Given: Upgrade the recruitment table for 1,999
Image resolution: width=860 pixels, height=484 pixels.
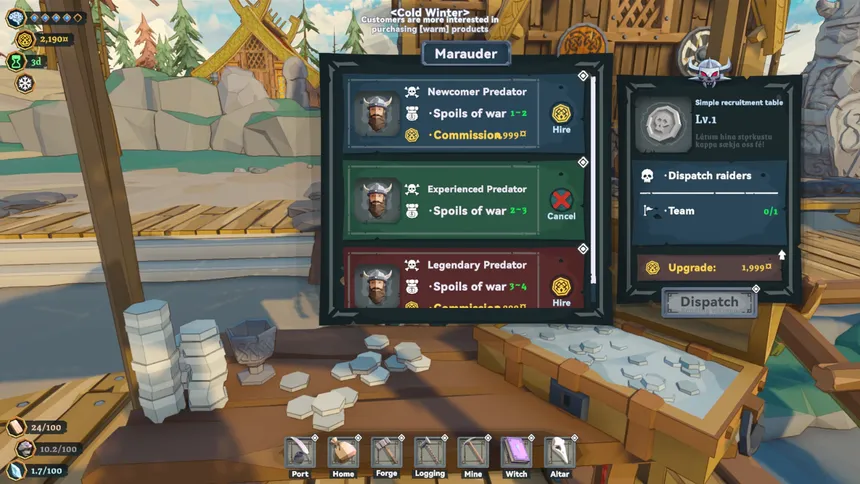Looking at the screenshot, I should click(710, 268).
